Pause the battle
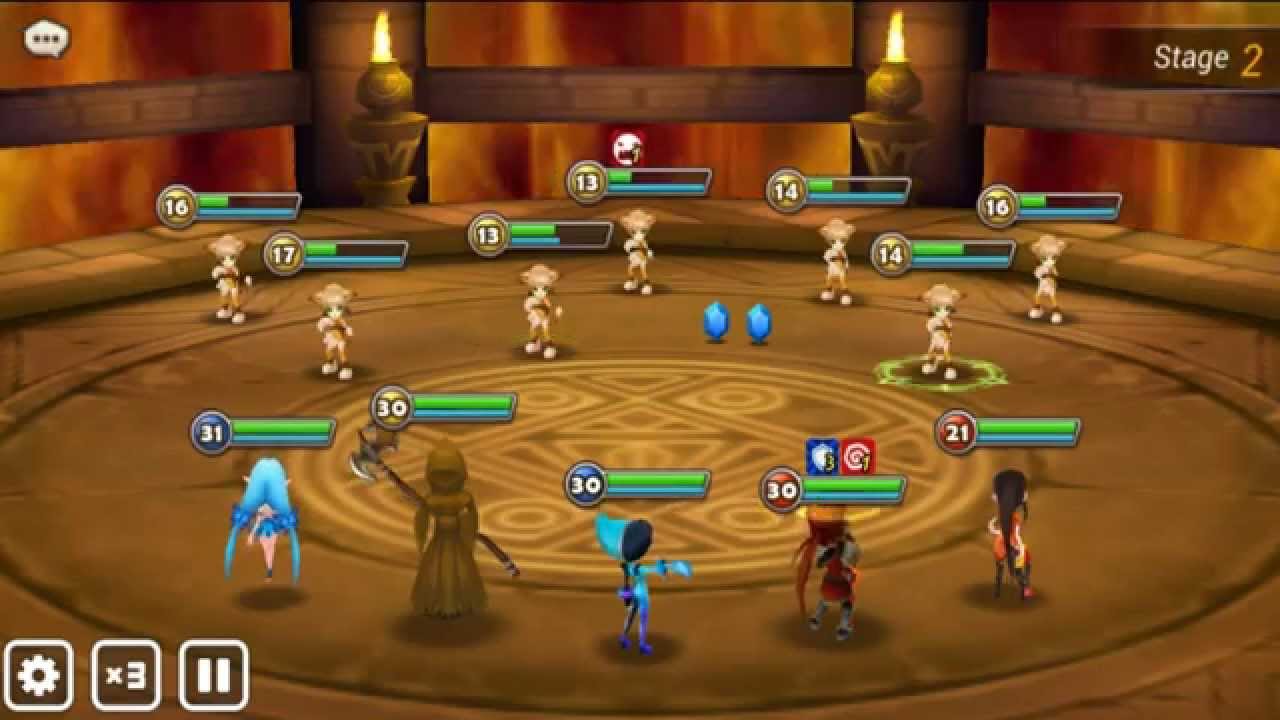This screenshot has height=720, width=1280. (214, 675)
